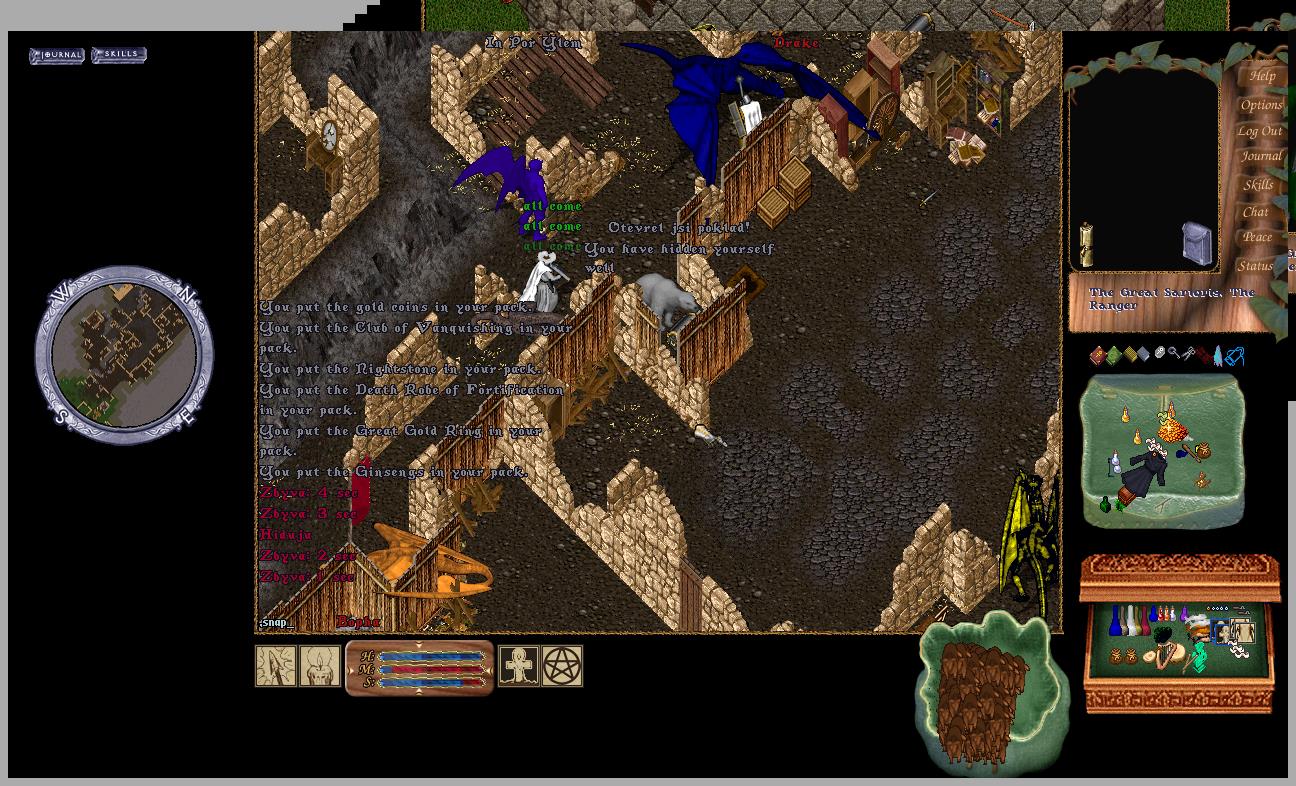Open the Chat button
Screen dimensions: 1296x786
[x=1255, y=212]
